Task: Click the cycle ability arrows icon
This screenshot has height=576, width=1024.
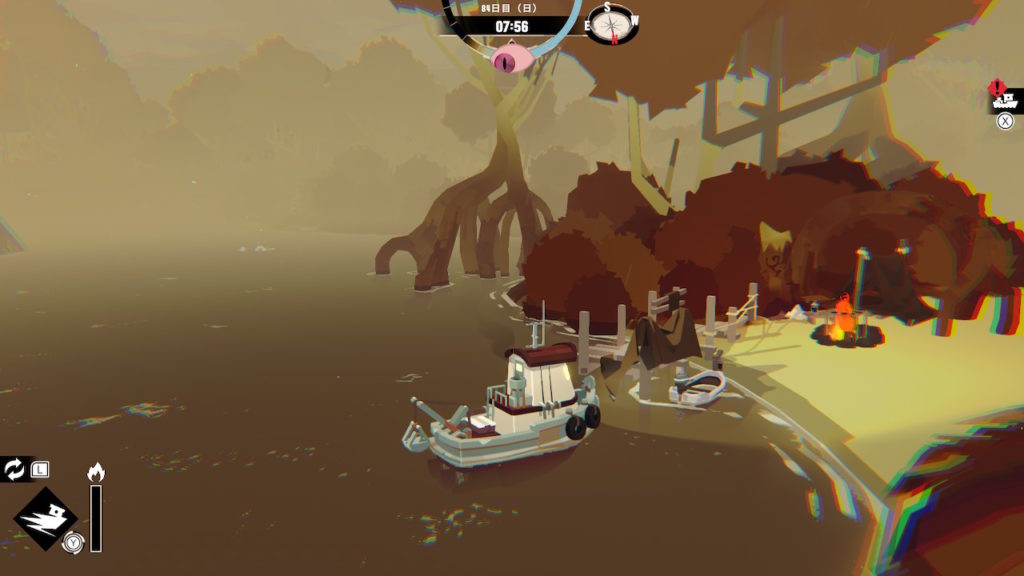Action: point(15,469)
